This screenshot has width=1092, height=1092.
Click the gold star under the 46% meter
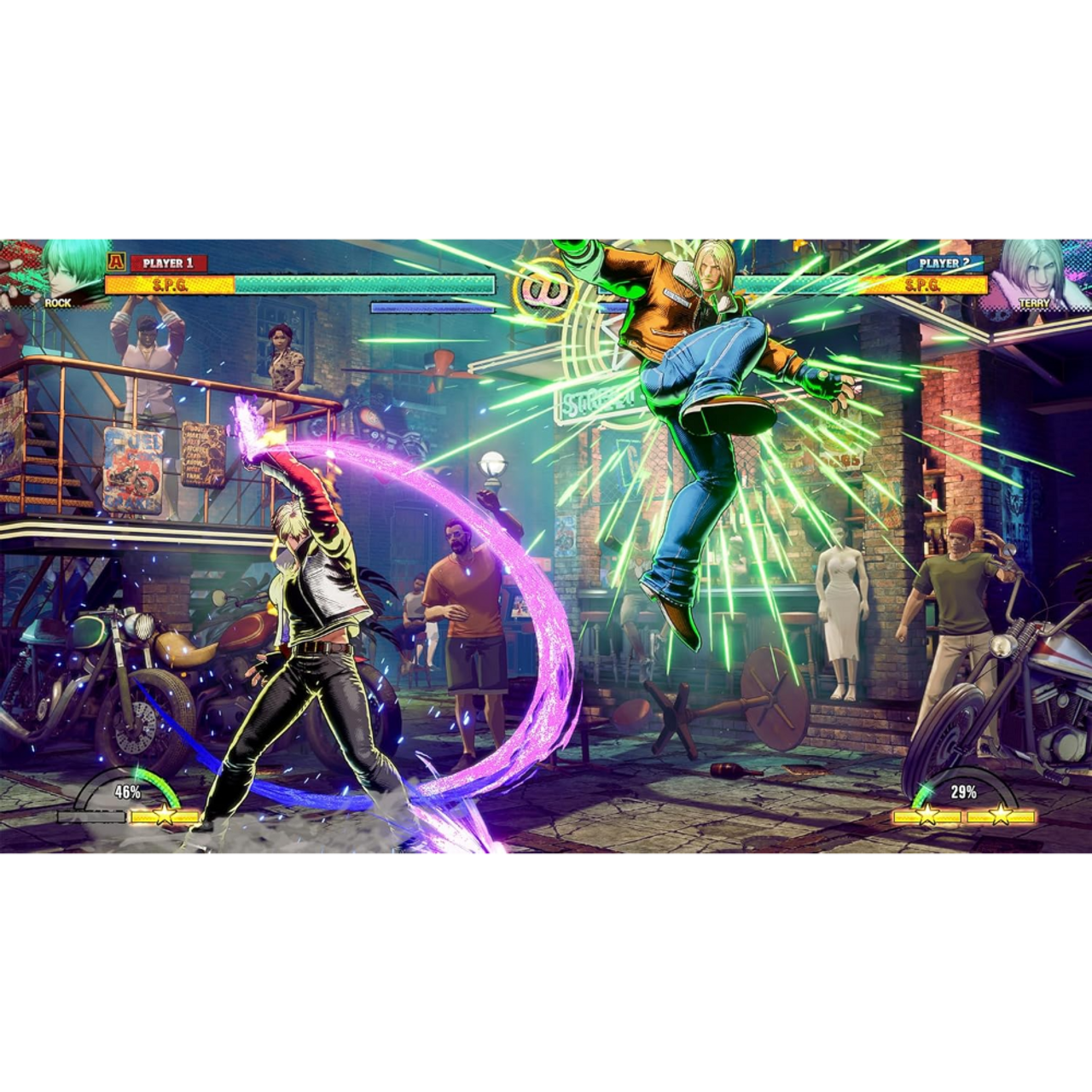(x=164, y=816)
